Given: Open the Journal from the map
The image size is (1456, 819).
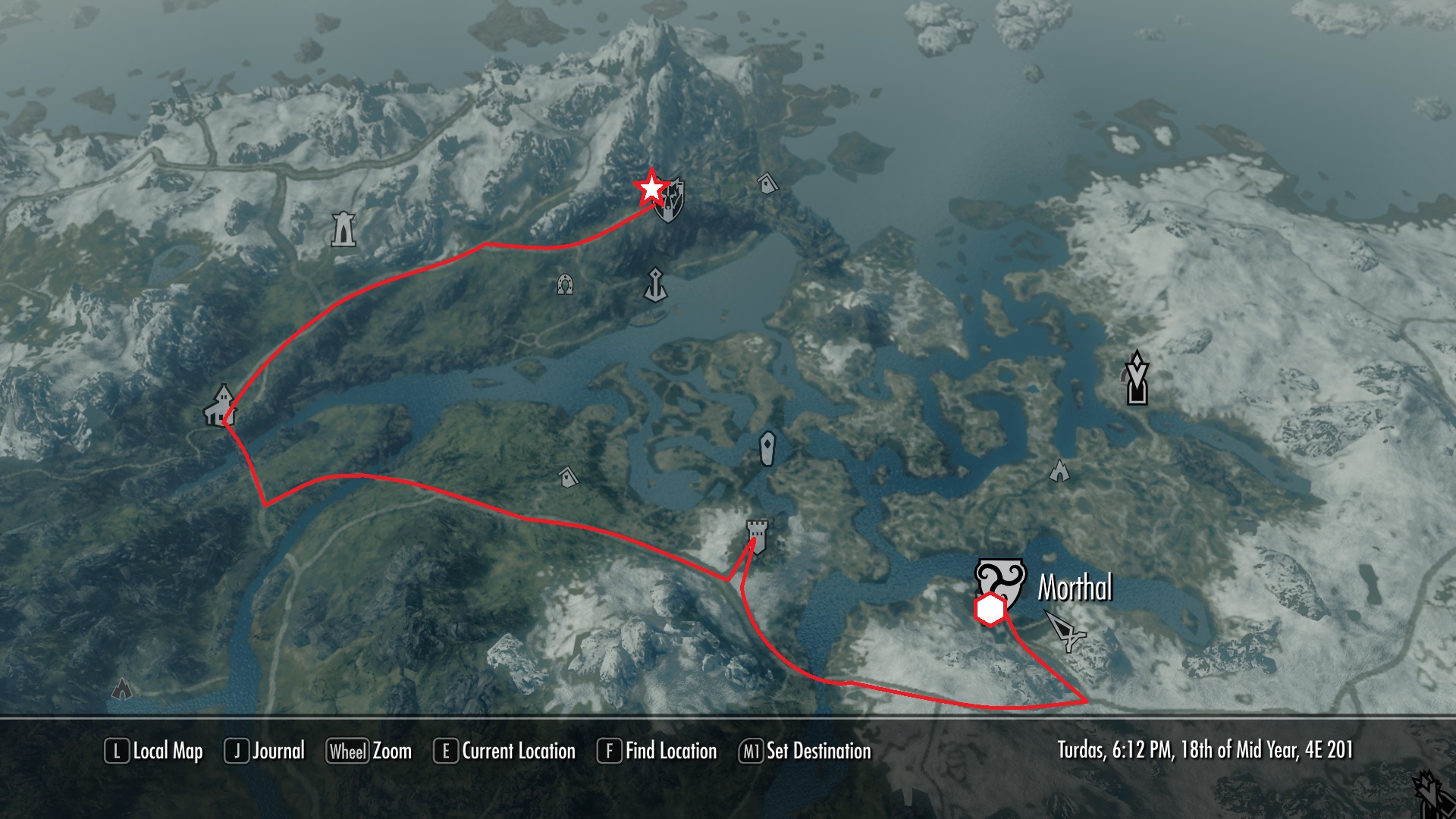Looking at the screenshot, I should (265, 752).
